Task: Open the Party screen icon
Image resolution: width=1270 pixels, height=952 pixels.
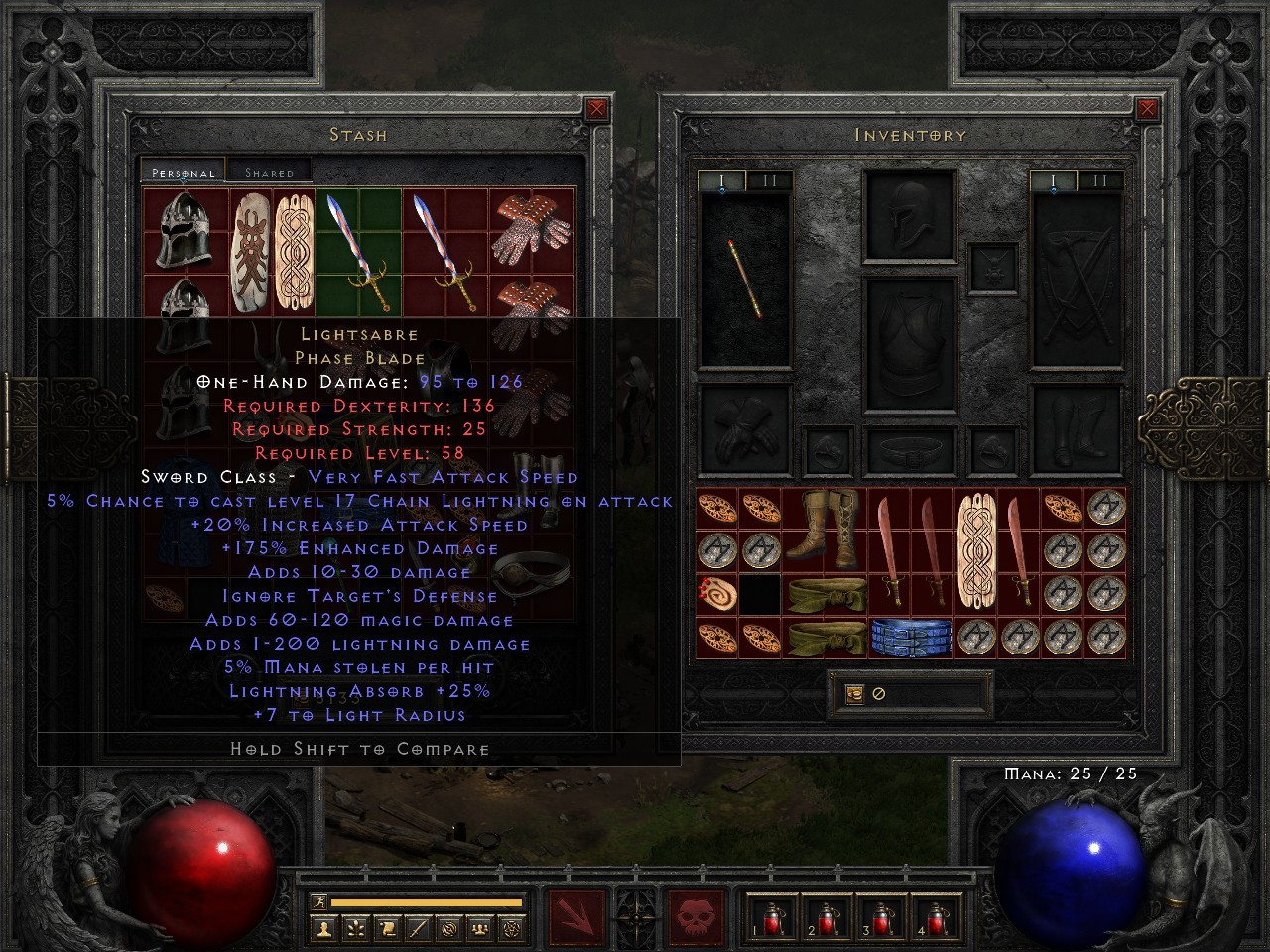Action: click(x=479, y=930)
